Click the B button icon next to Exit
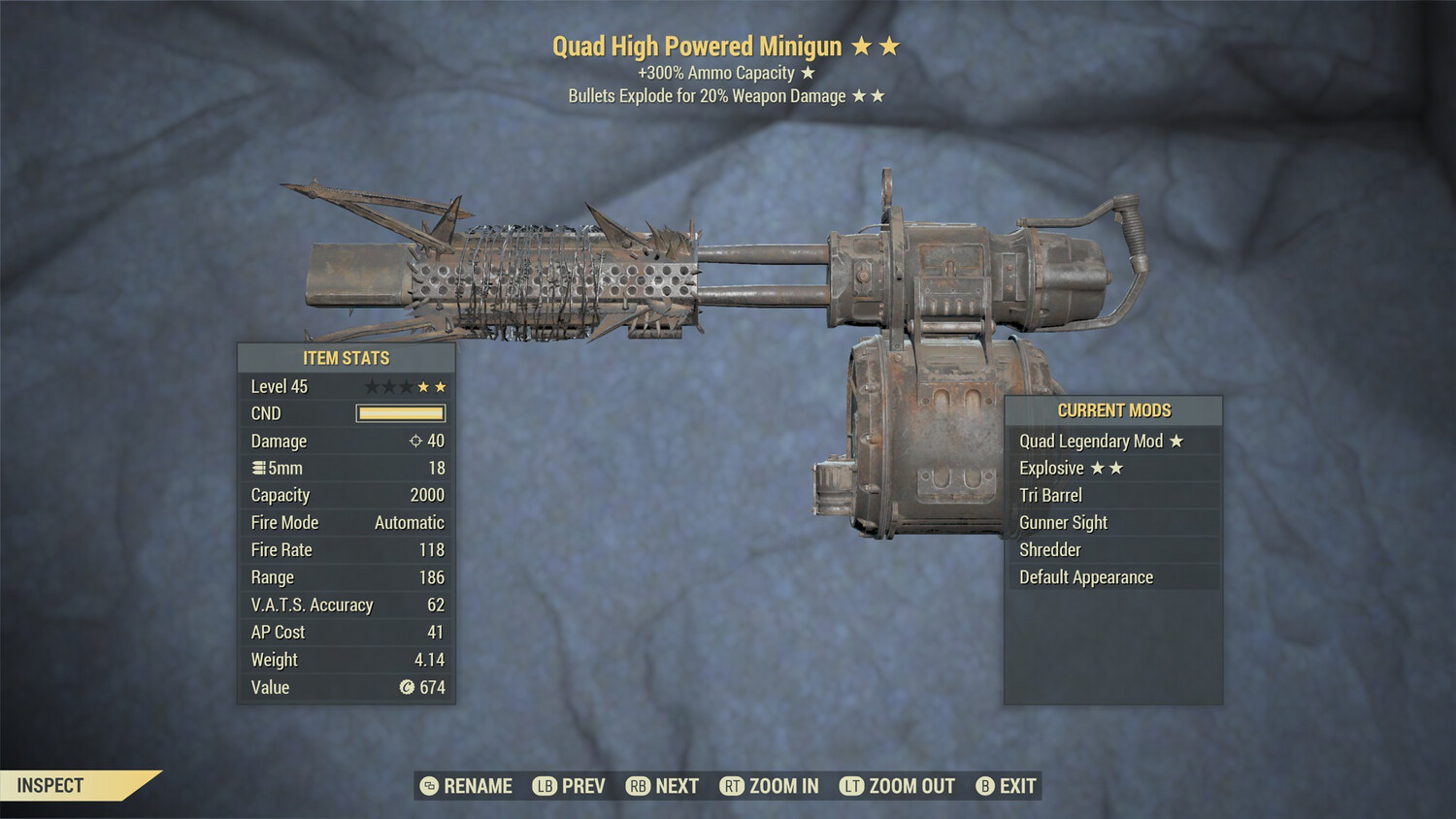This screenshot has width=1456, height=819. [x=985, y=786]
